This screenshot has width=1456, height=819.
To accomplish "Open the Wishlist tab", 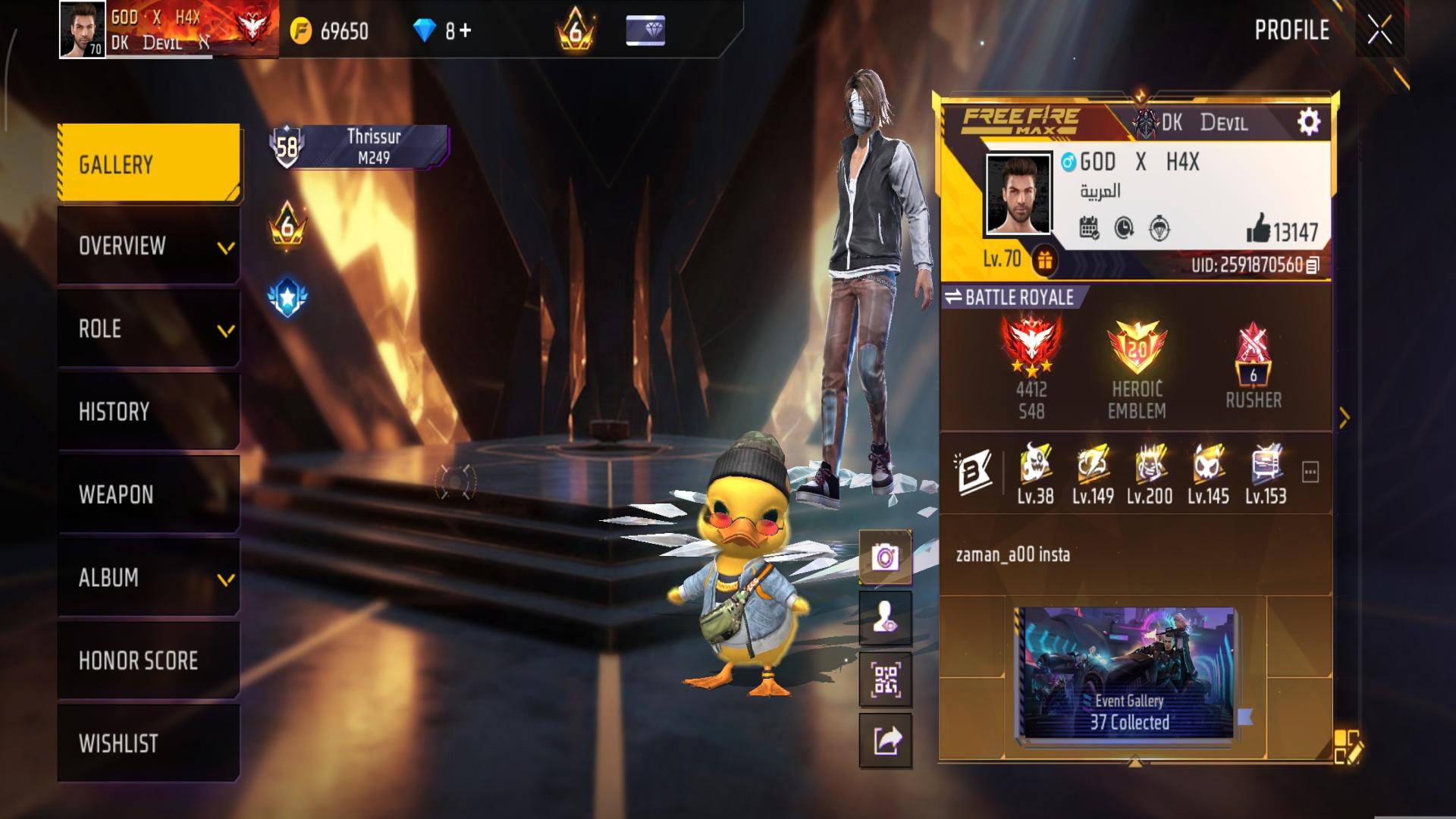I will click(149, 743).
